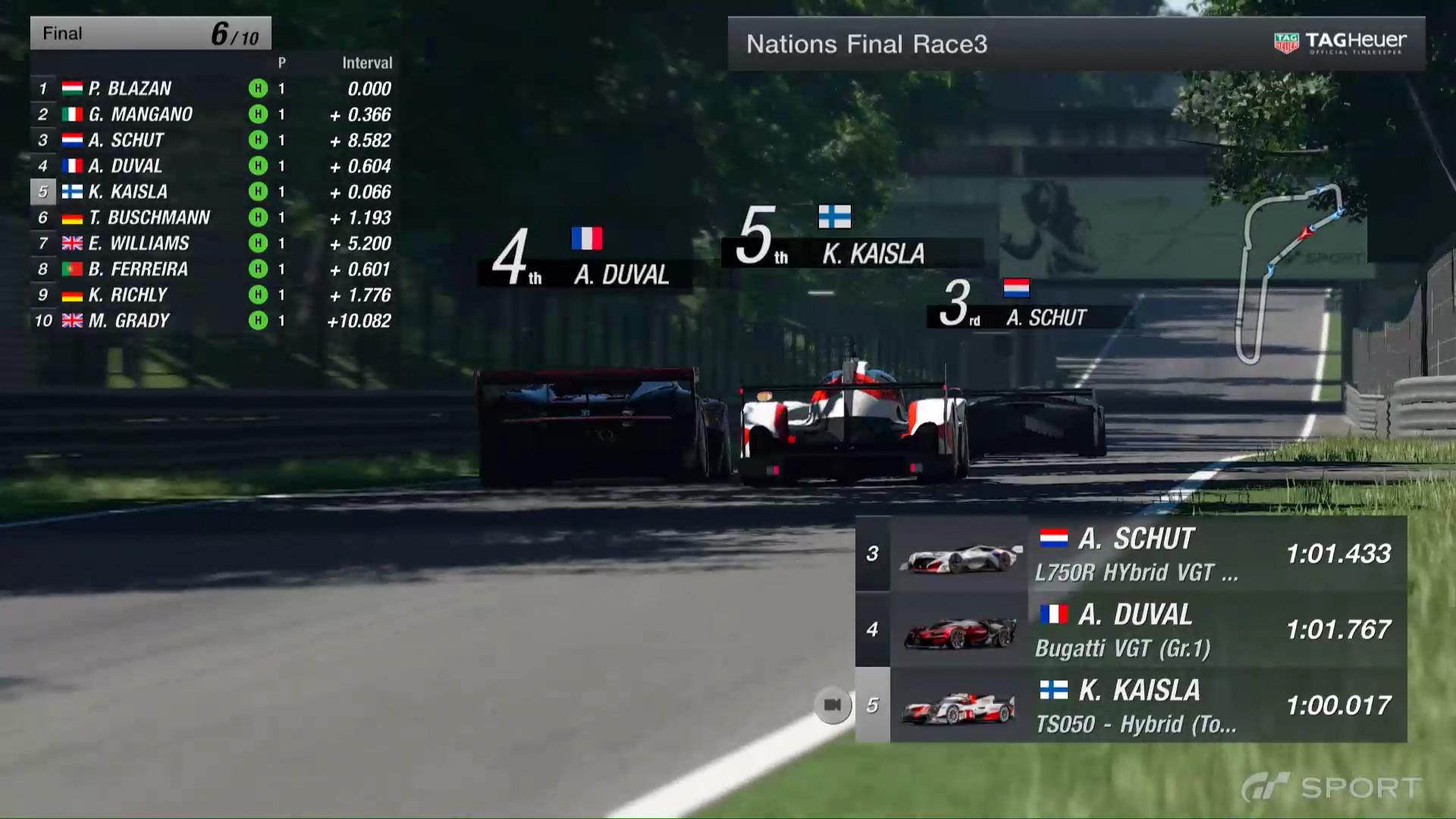Choose the 3rd A. Schut name tag
This screenshot has width=1456, height=819.
pyautogui.click(x=1028, y=306)
